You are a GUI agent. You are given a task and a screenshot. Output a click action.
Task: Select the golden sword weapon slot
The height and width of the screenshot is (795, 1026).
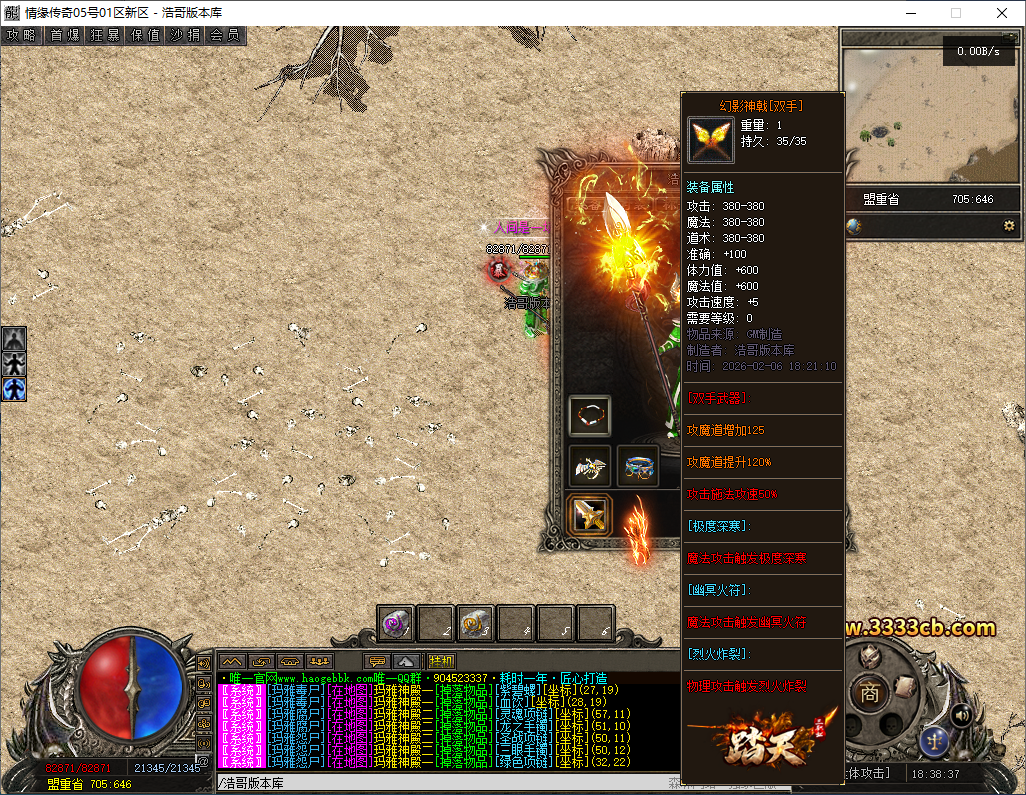[590, 515]
